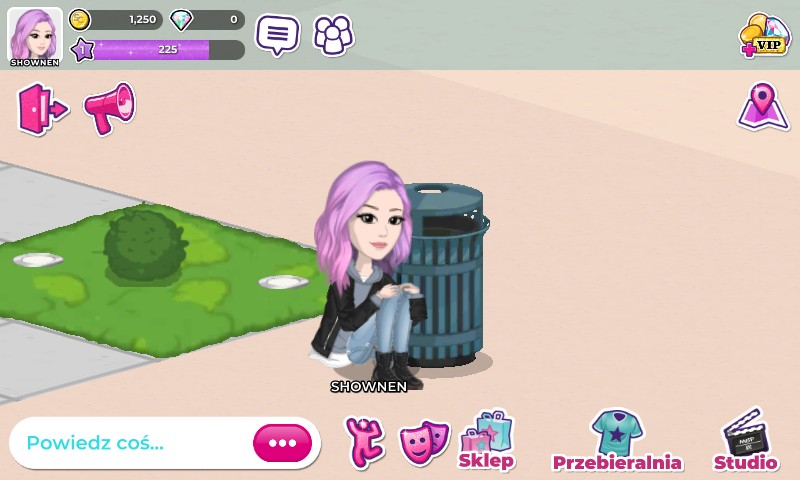Click the pink megaphone announcement icon
The image size is (800, 480).
click(109, 108)
